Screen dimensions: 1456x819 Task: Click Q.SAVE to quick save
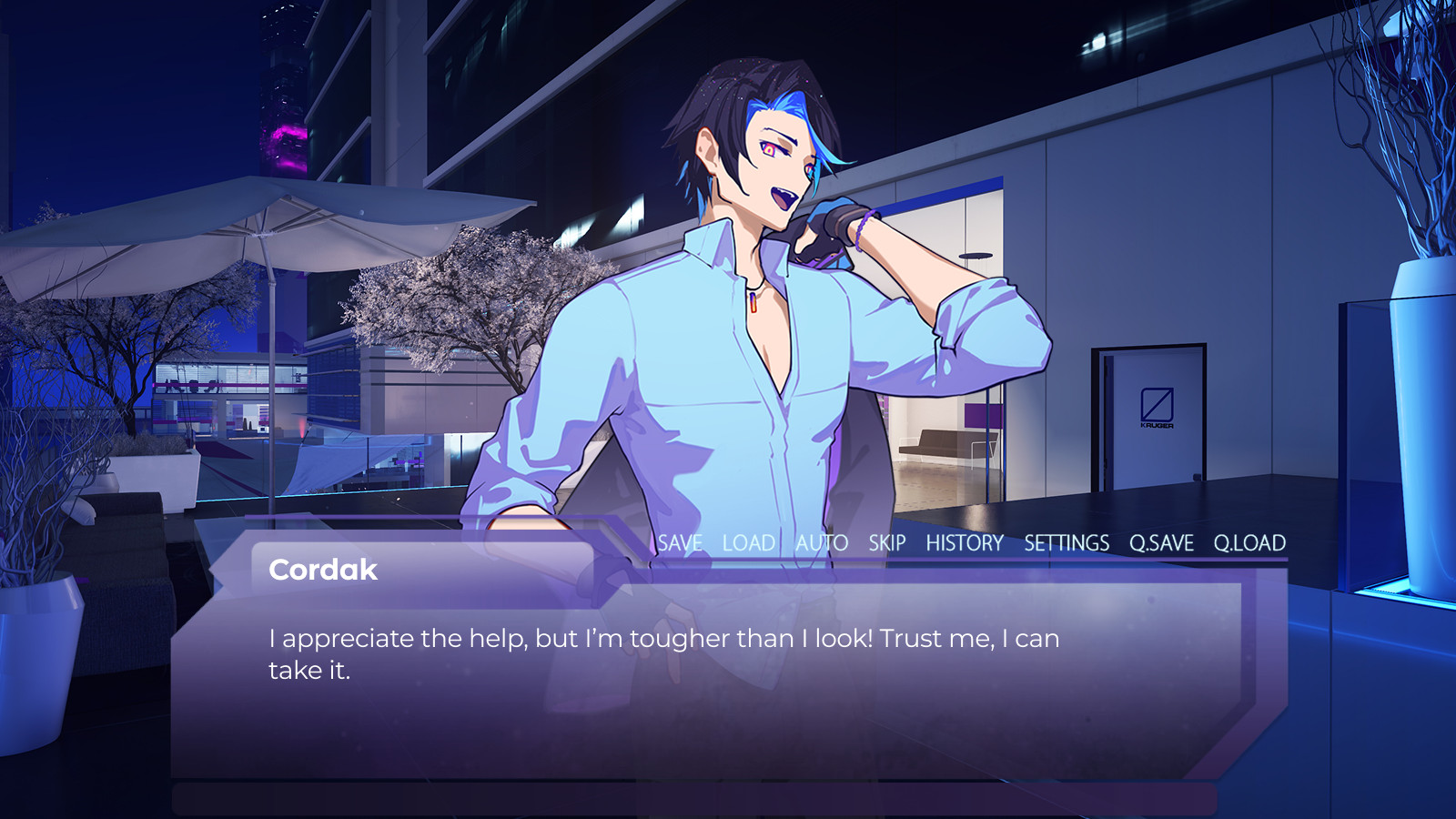[1161, 543]
